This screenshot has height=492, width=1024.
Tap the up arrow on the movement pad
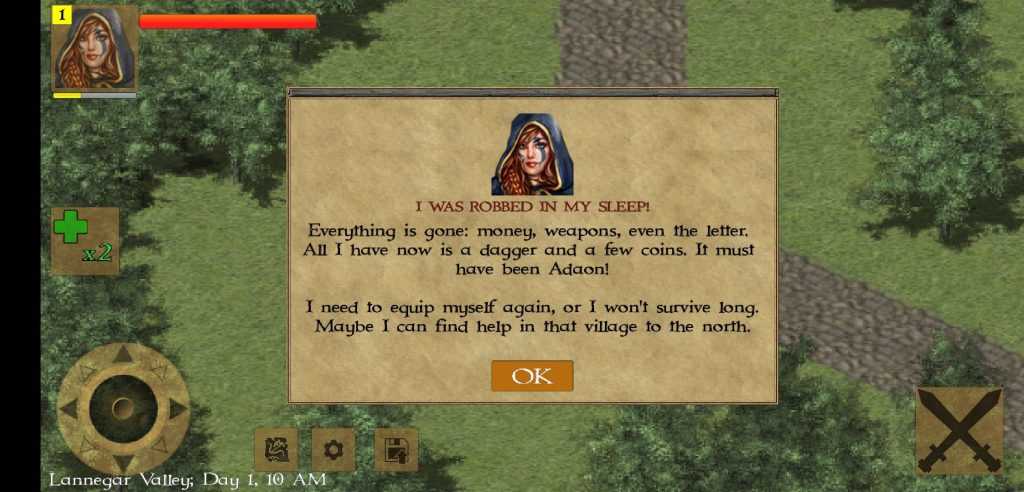click(x=123, y=354)
